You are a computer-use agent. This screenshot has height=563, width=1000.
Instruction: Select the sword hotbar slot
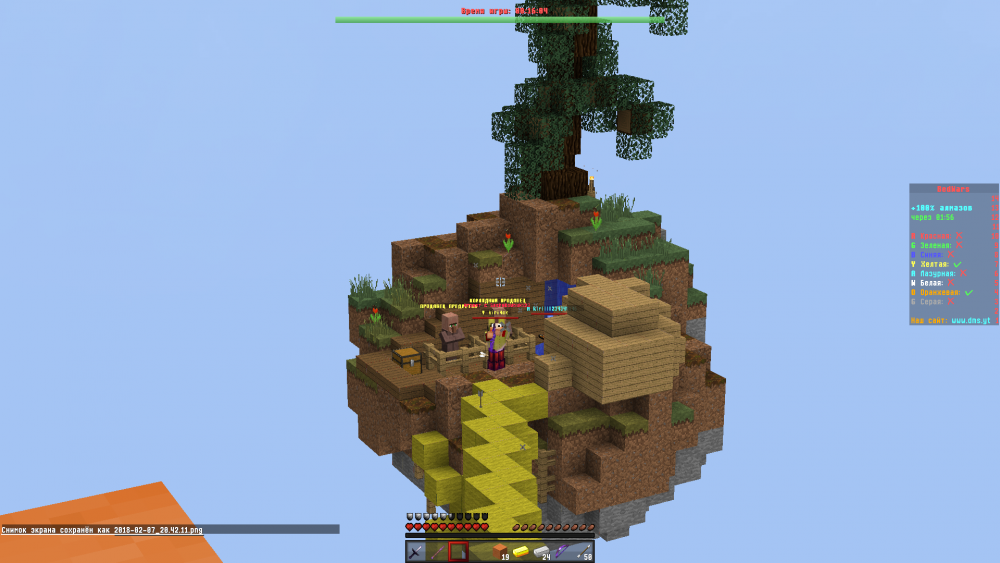point(416,551)
